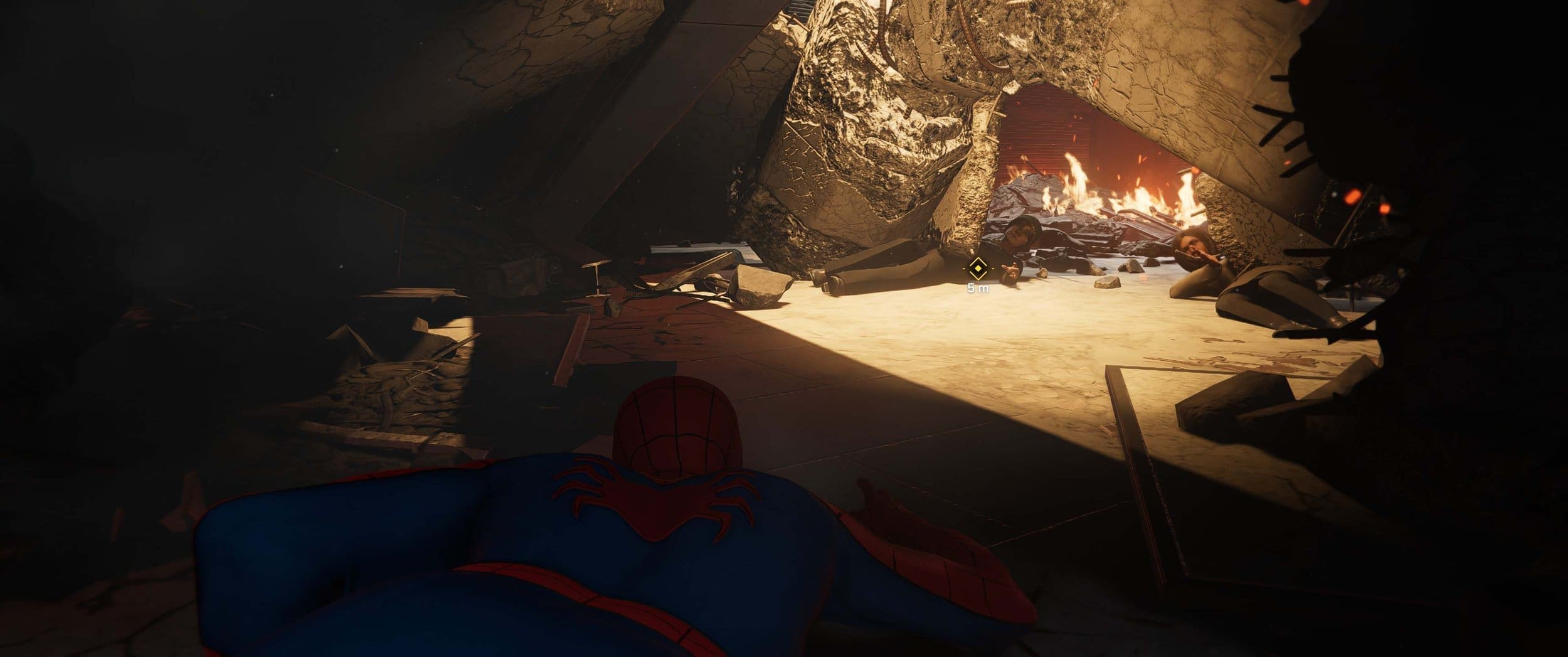This screenshot has width=1568, height=657.
Task: Click the right tick mark beside the objective marker
Action: coord(993,268)
